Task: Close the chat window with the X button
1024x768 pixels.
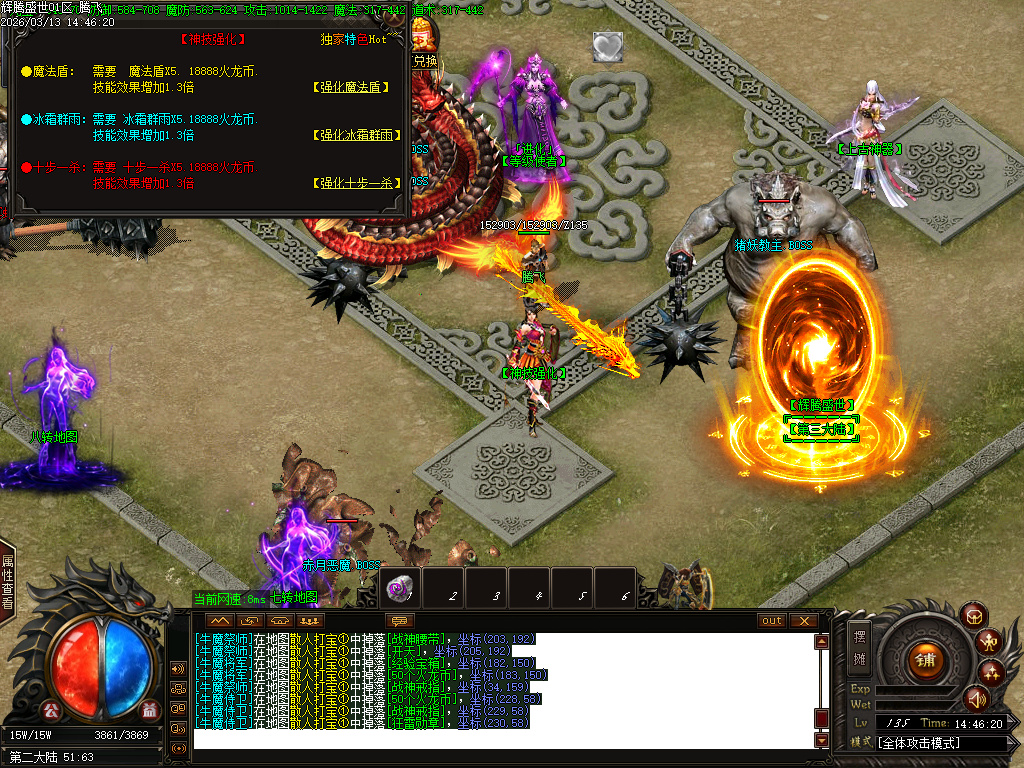Action: pos(803,621)
